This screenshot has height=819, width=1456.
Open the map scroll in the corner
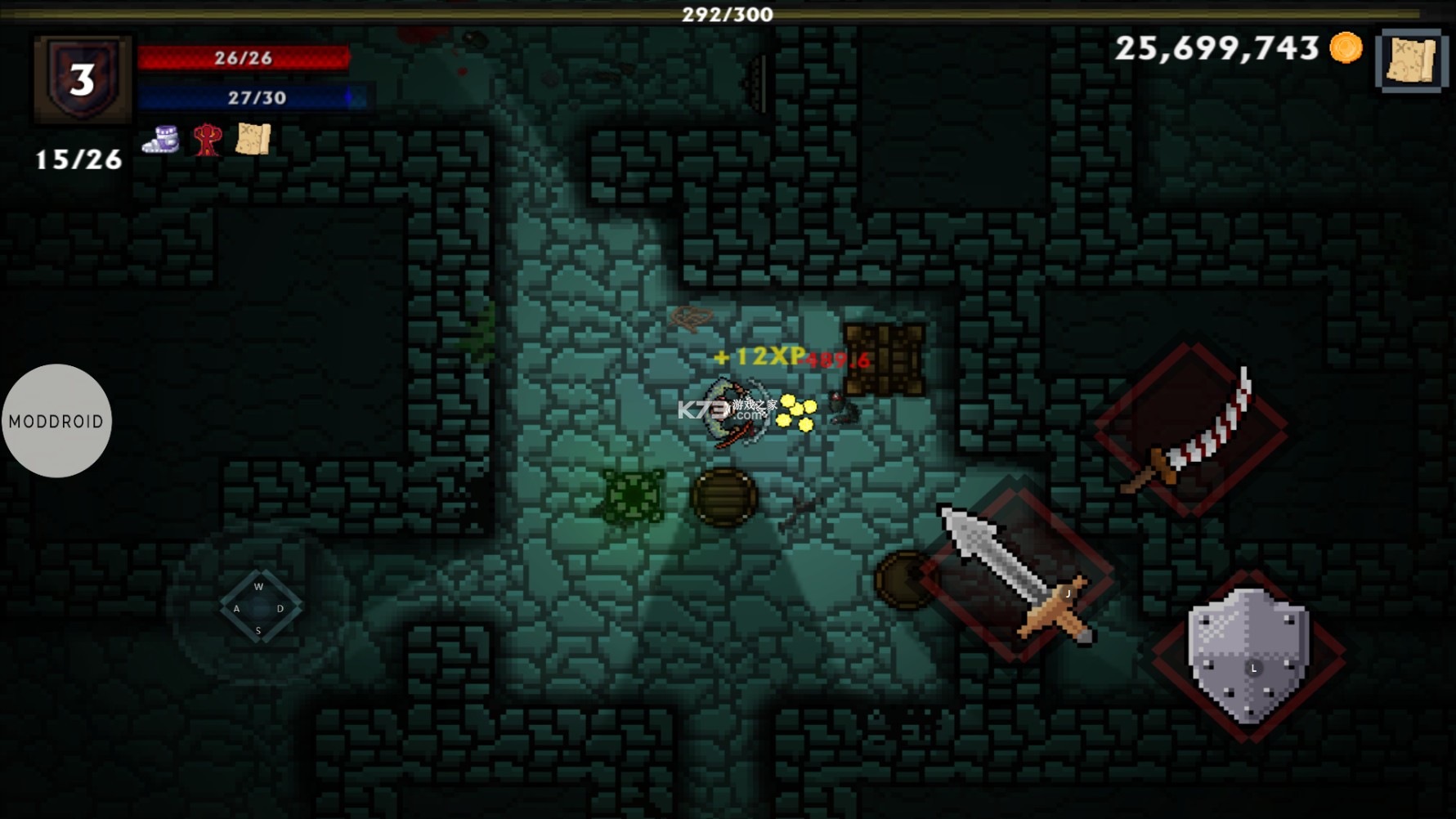click(1412, 60)
